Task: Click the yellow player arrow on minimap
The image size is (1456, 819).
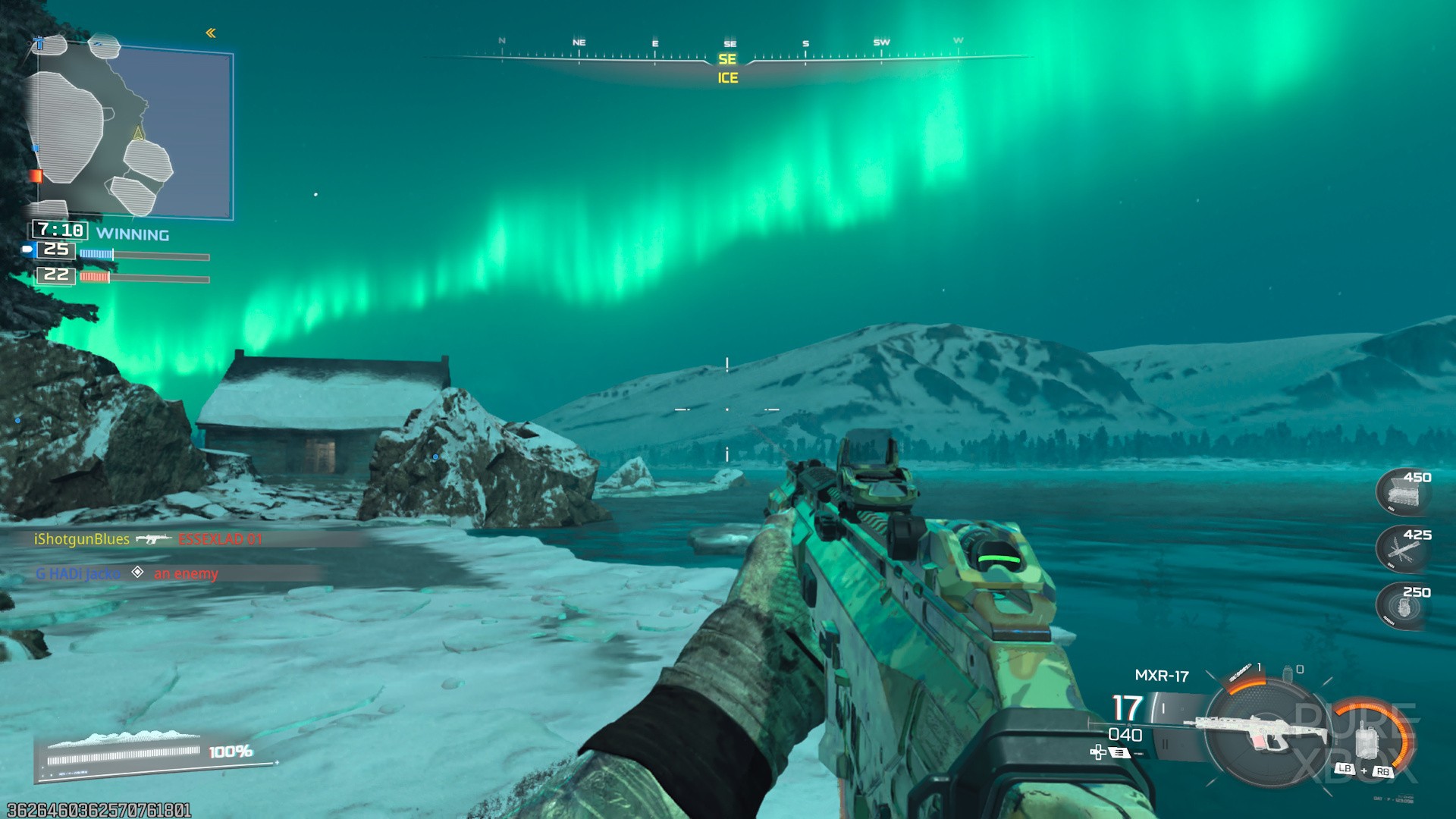Action: tap(139, 133)
